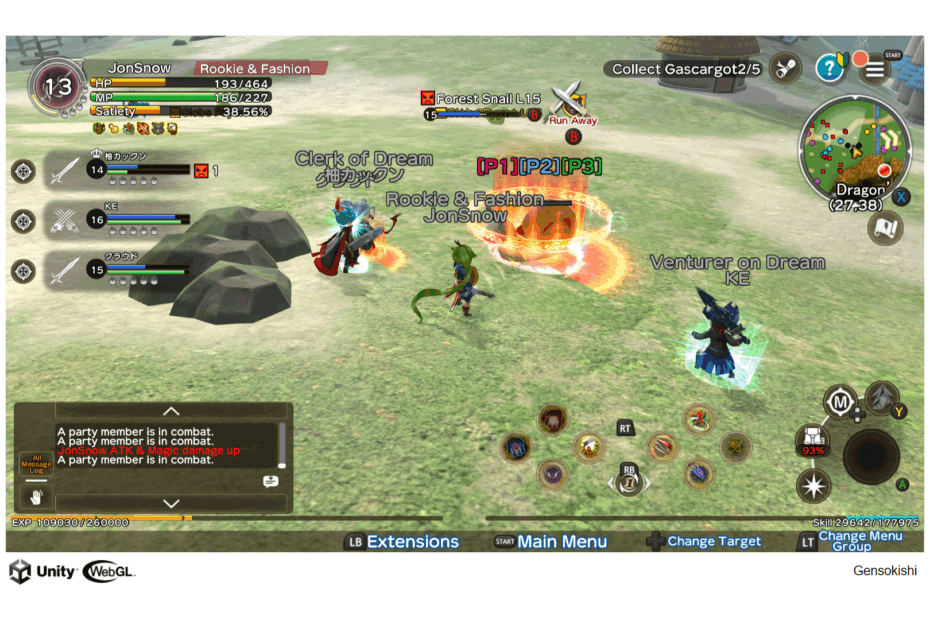The image size is (930, 620).
Task: Collapse chat log with the down arrow
Action: click(171, 503)
